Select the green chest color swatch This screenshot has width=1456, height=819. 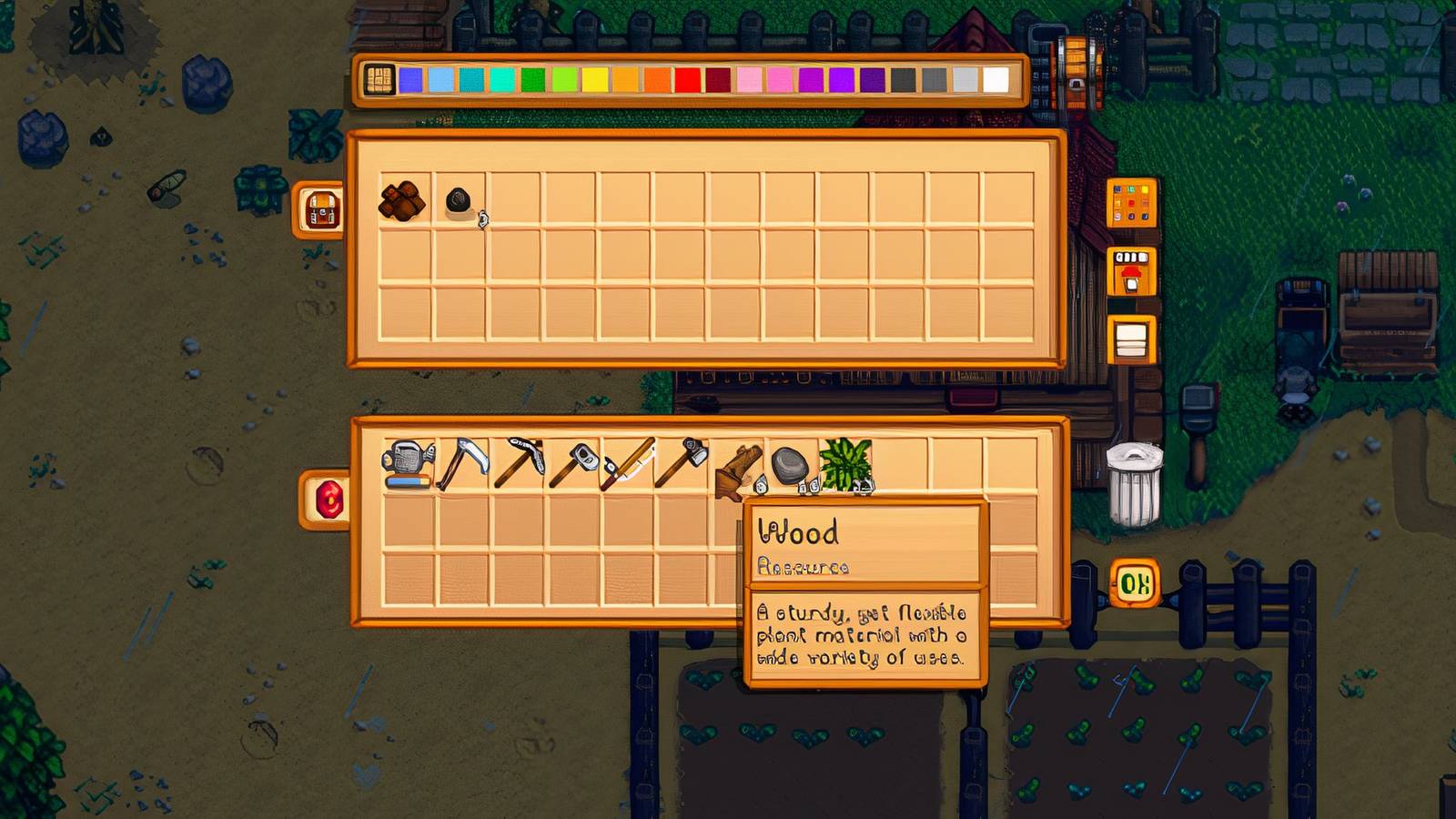(x=535, y=82)
